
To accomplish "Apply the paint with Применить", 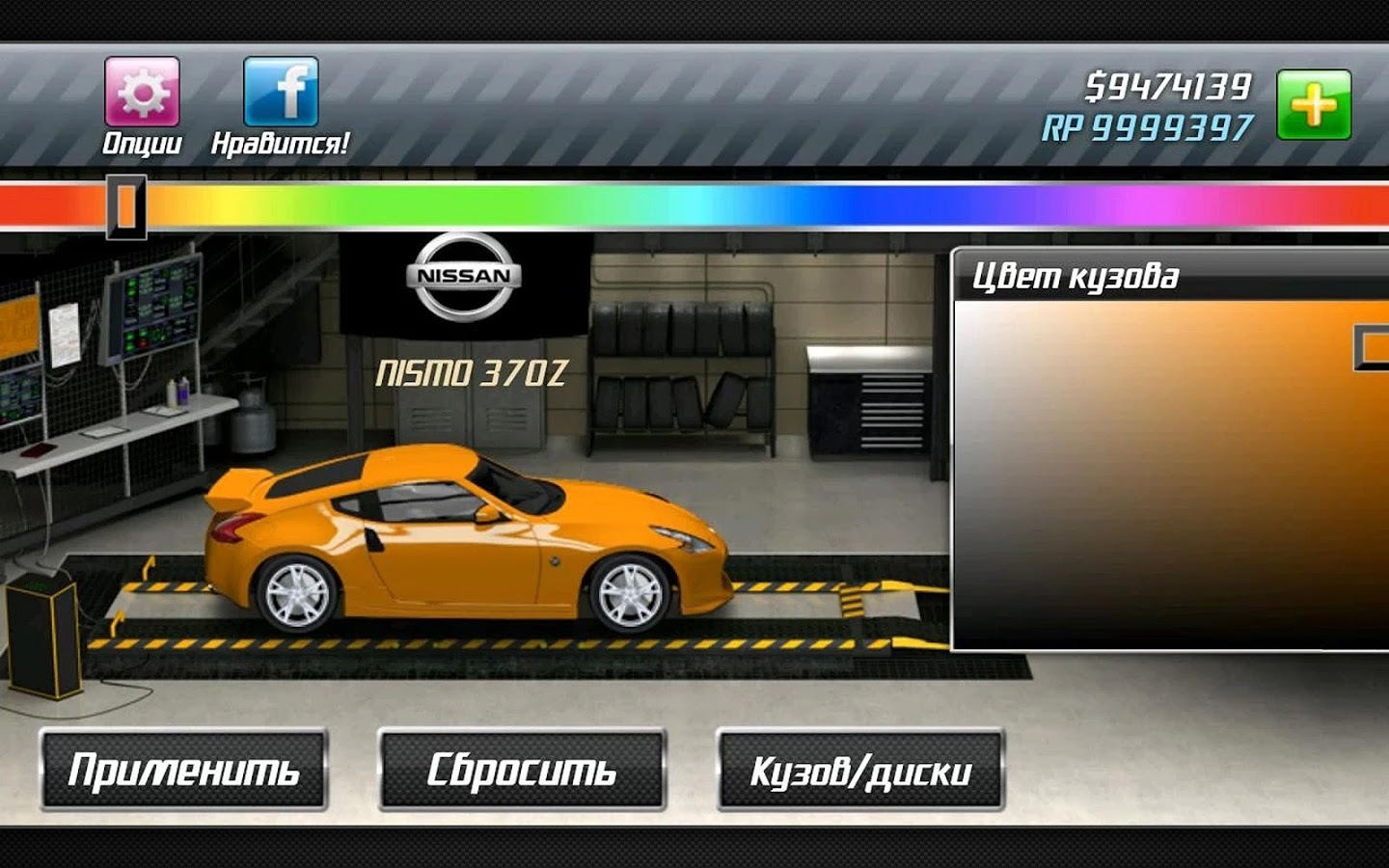I will point(183,770).
